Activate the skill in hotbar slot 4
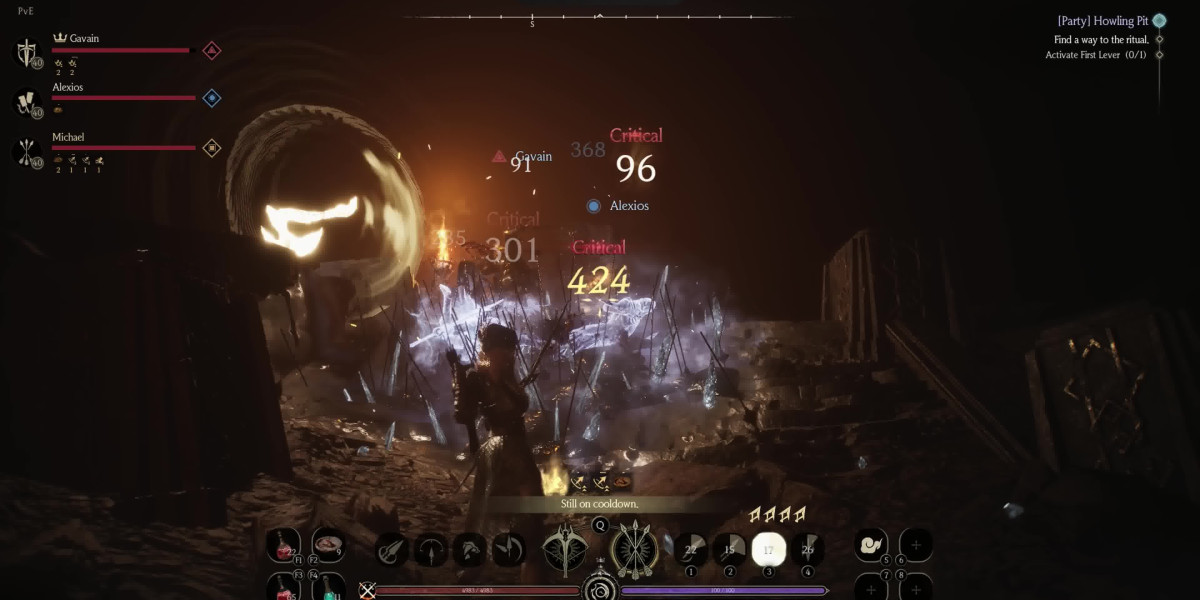1200x600 pixels. 807,548
